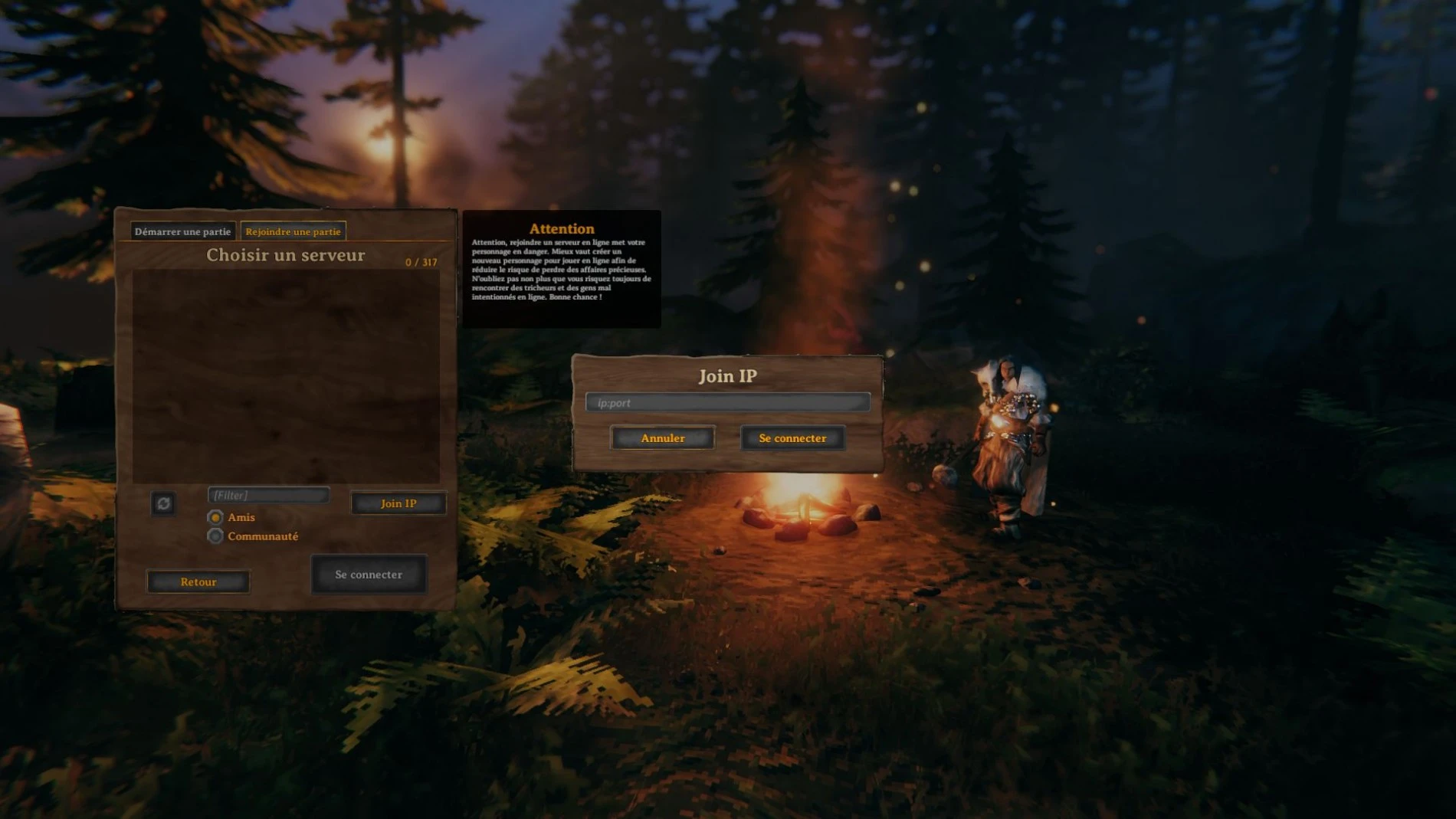This screenshot has width=1456, height=819.
Task: Switch server filter to Communauté
Action: tap(218, 536)
